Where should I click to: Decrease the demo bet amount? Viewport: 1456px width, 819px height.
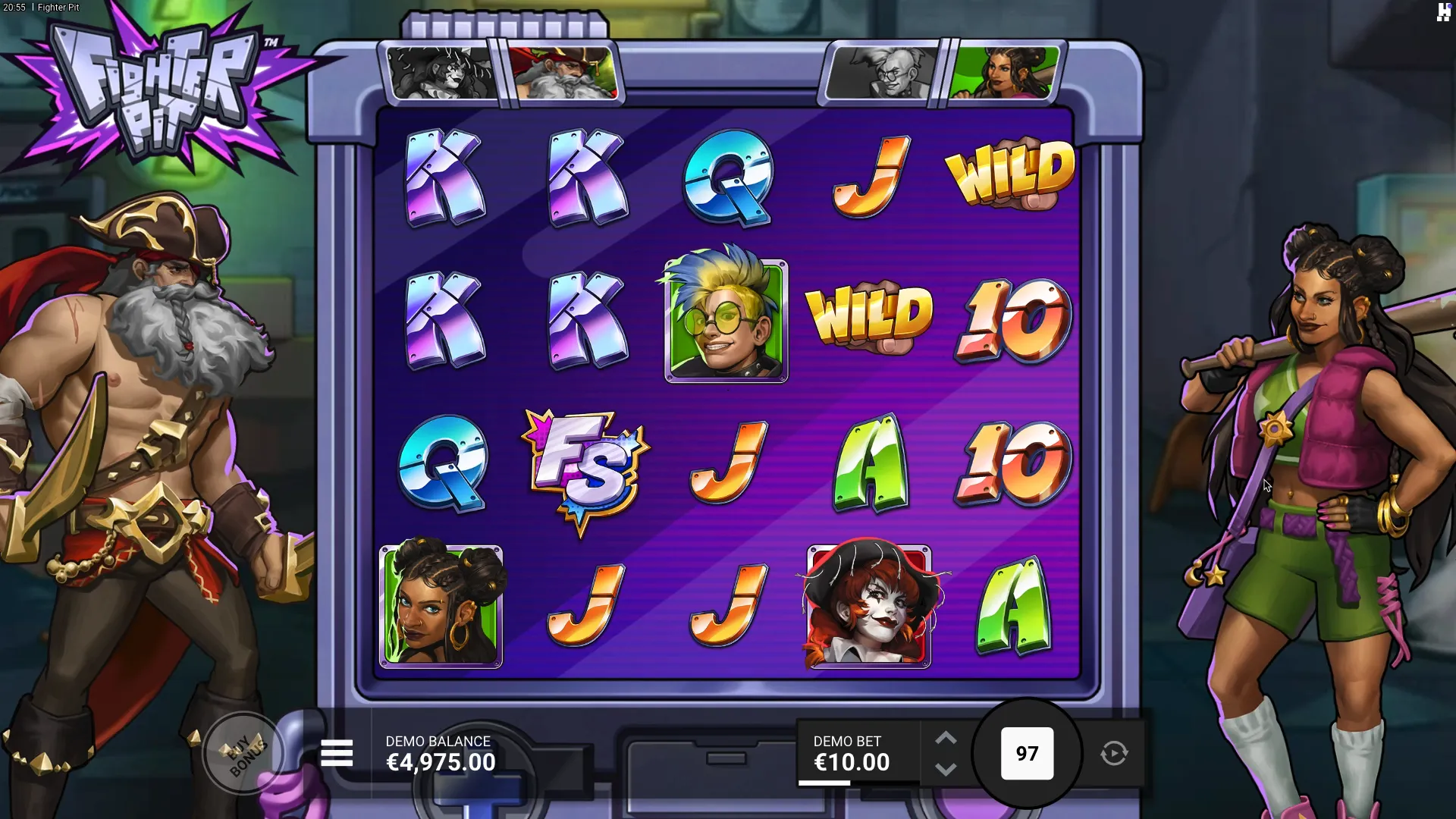946,770
